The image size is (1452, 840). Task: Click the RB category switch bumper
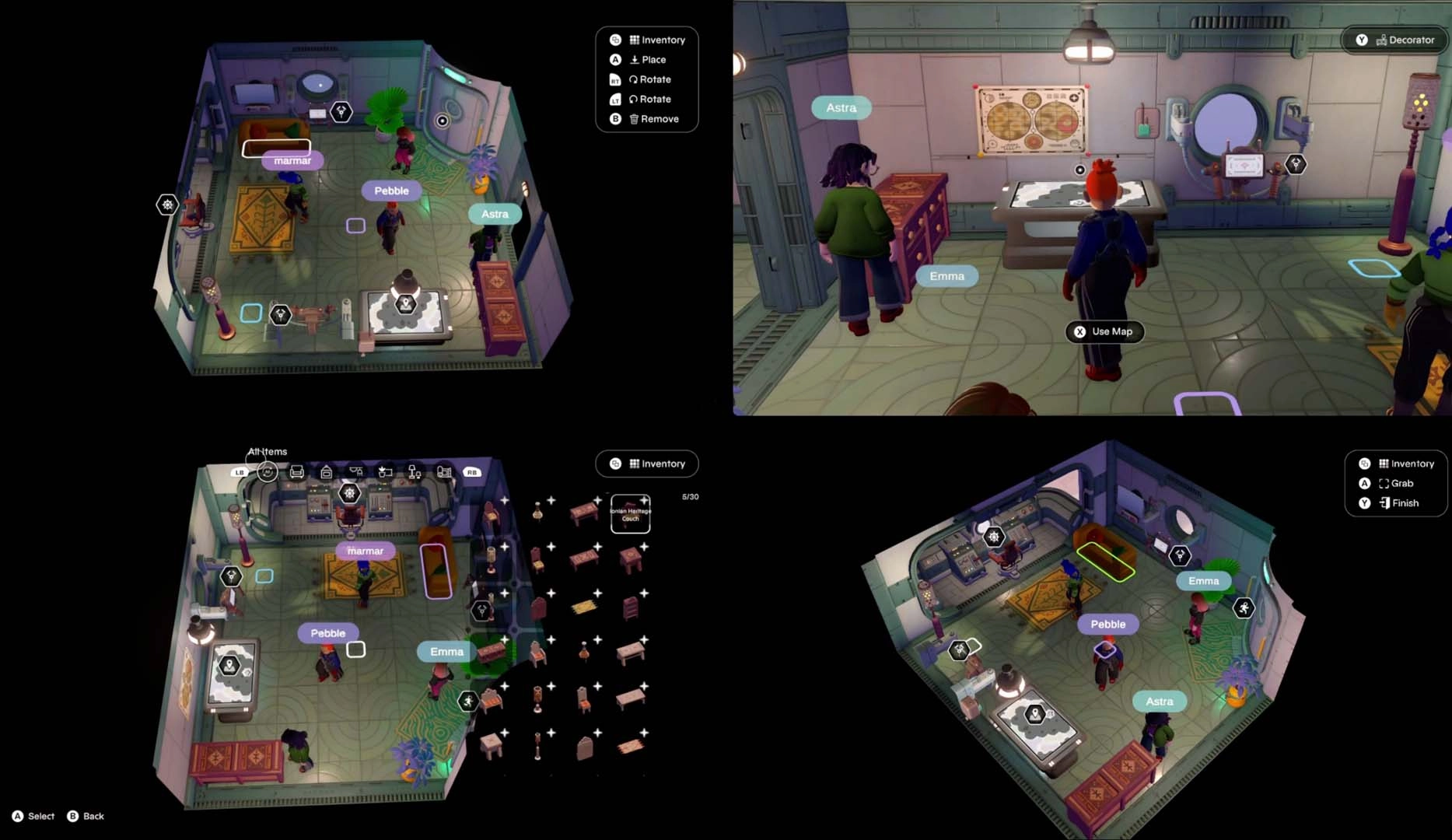point(471,471)
